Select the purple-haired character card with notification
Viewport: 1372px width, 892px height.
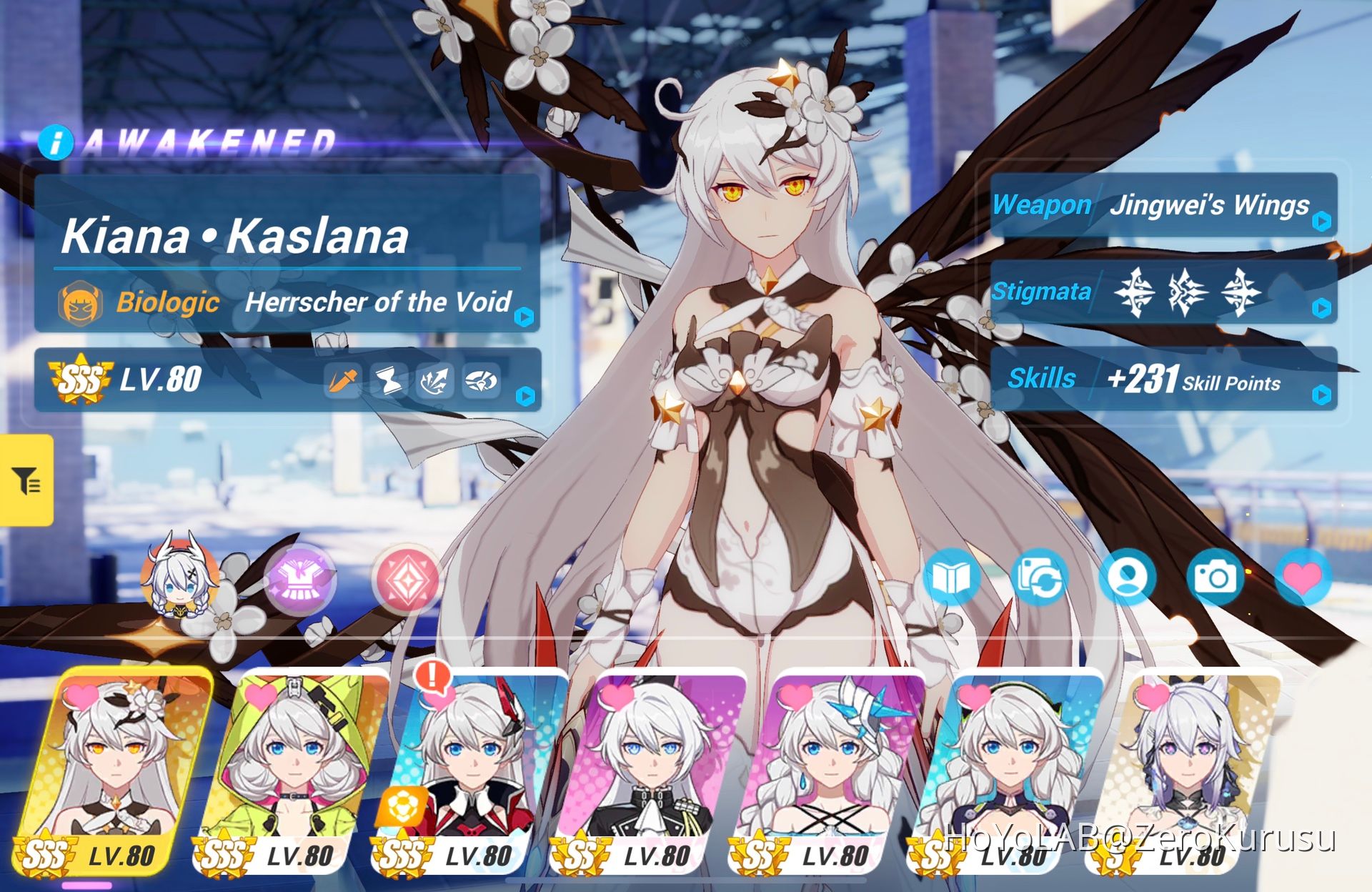coord(472,758)
